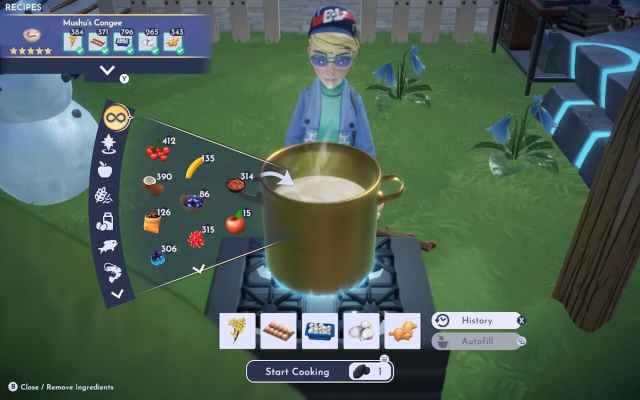Open the cooking History
This screenshot has width=640, height=400.
click(x=477, y=321)
